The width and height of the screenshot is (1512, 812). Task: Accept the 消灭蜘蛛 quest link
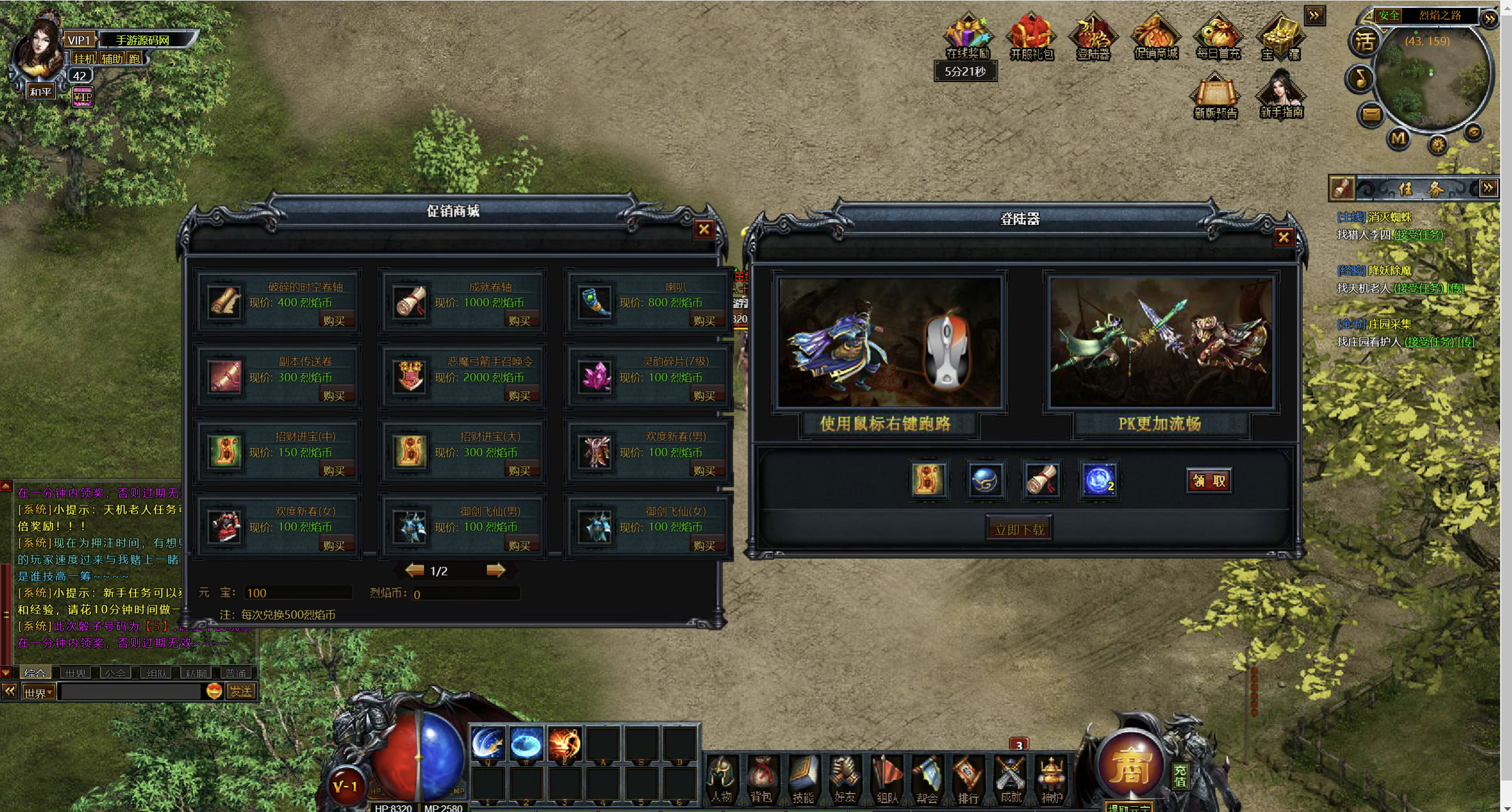pos(1418,235)
